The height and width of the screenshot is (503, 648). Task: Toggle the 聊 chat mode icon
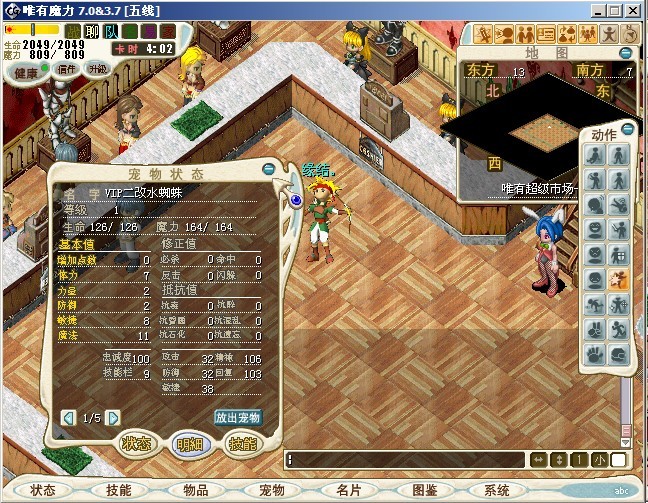point(91,31)
